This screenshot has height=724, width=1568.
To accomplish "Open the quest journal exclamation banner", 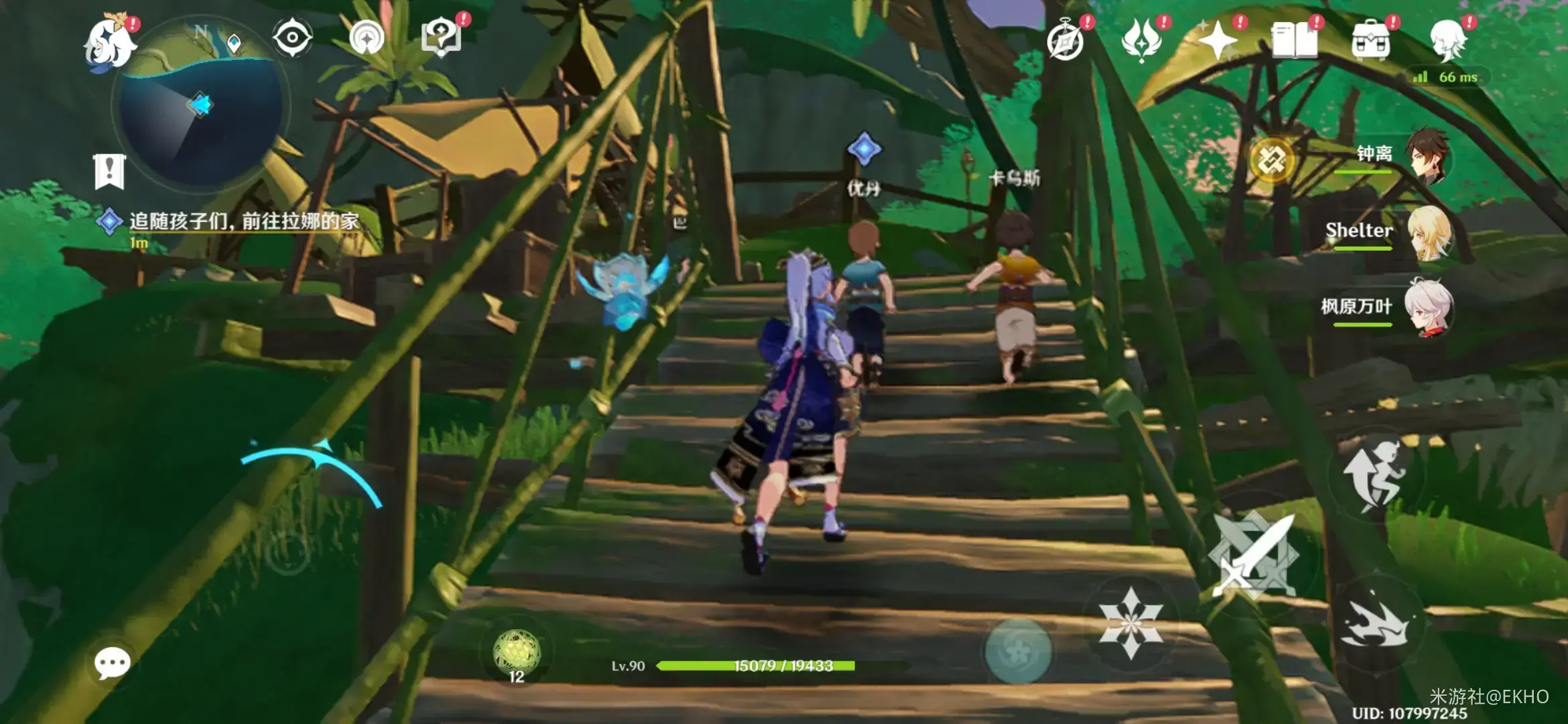I will 109,172.
